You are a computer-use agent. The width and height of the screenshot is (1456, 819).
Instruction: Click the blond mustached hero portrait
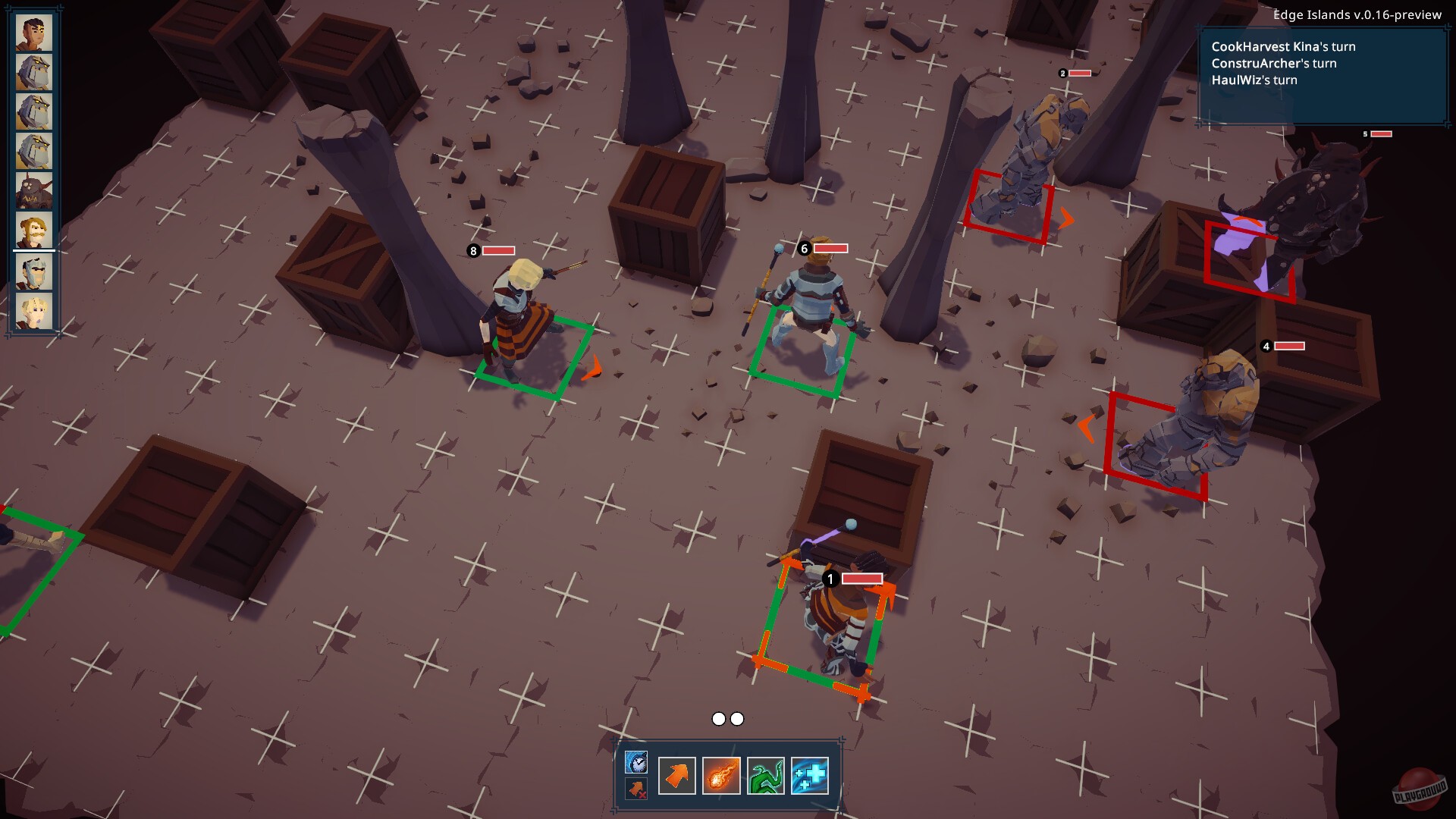coord(33,230)
